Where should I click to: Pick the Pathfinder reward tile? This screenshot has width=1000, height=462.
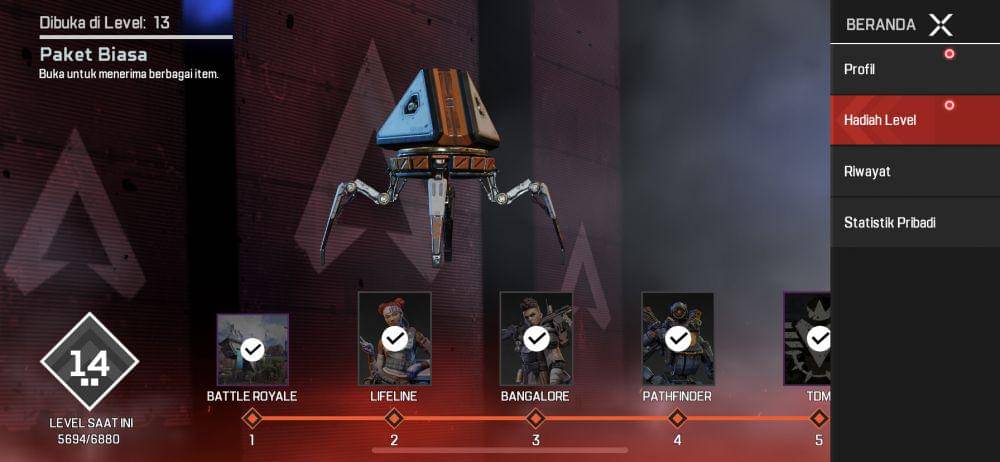(678, 339)
